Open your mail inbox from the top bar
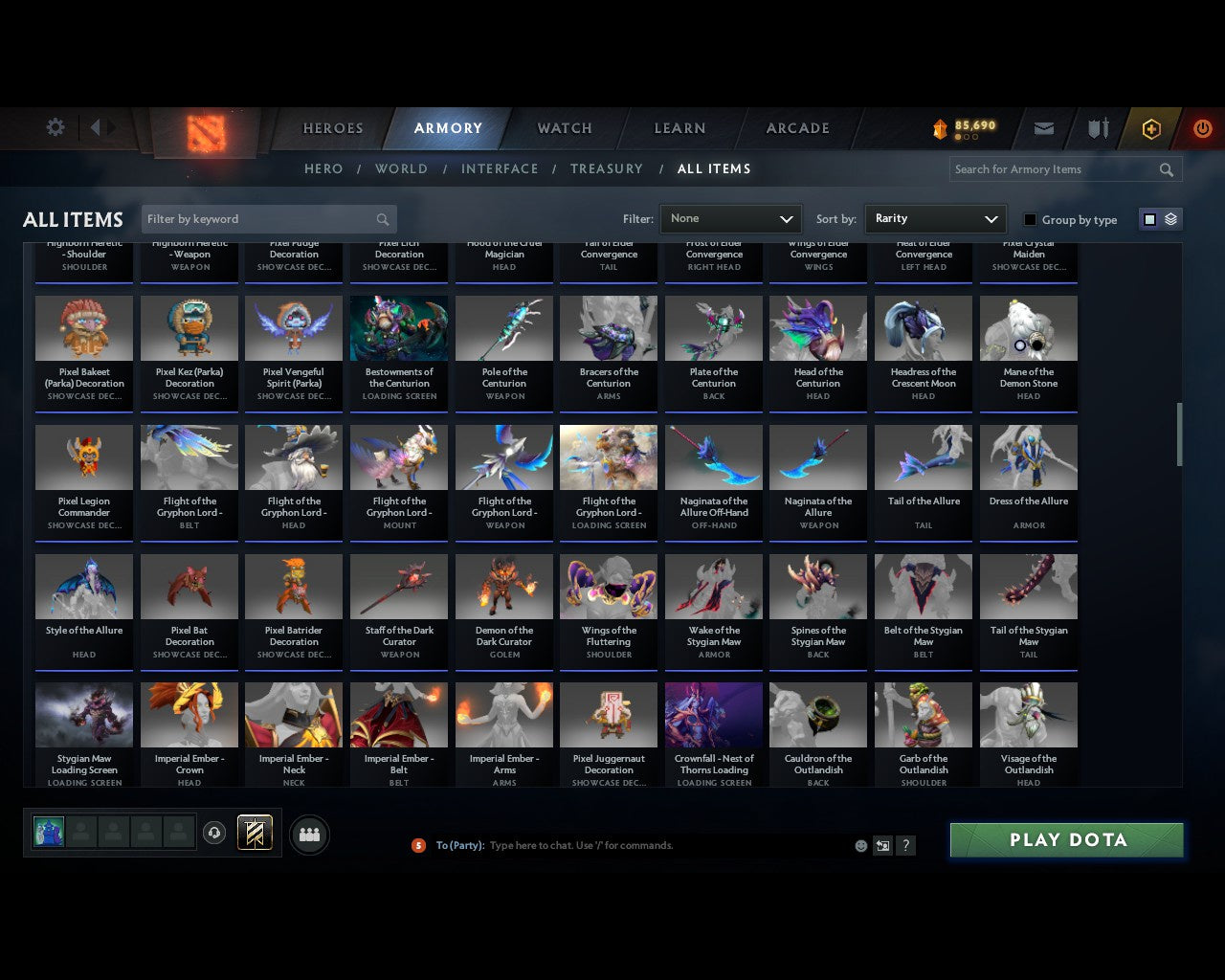The width and height of the screenshot is (1225, 980). tap(1044, 127)
